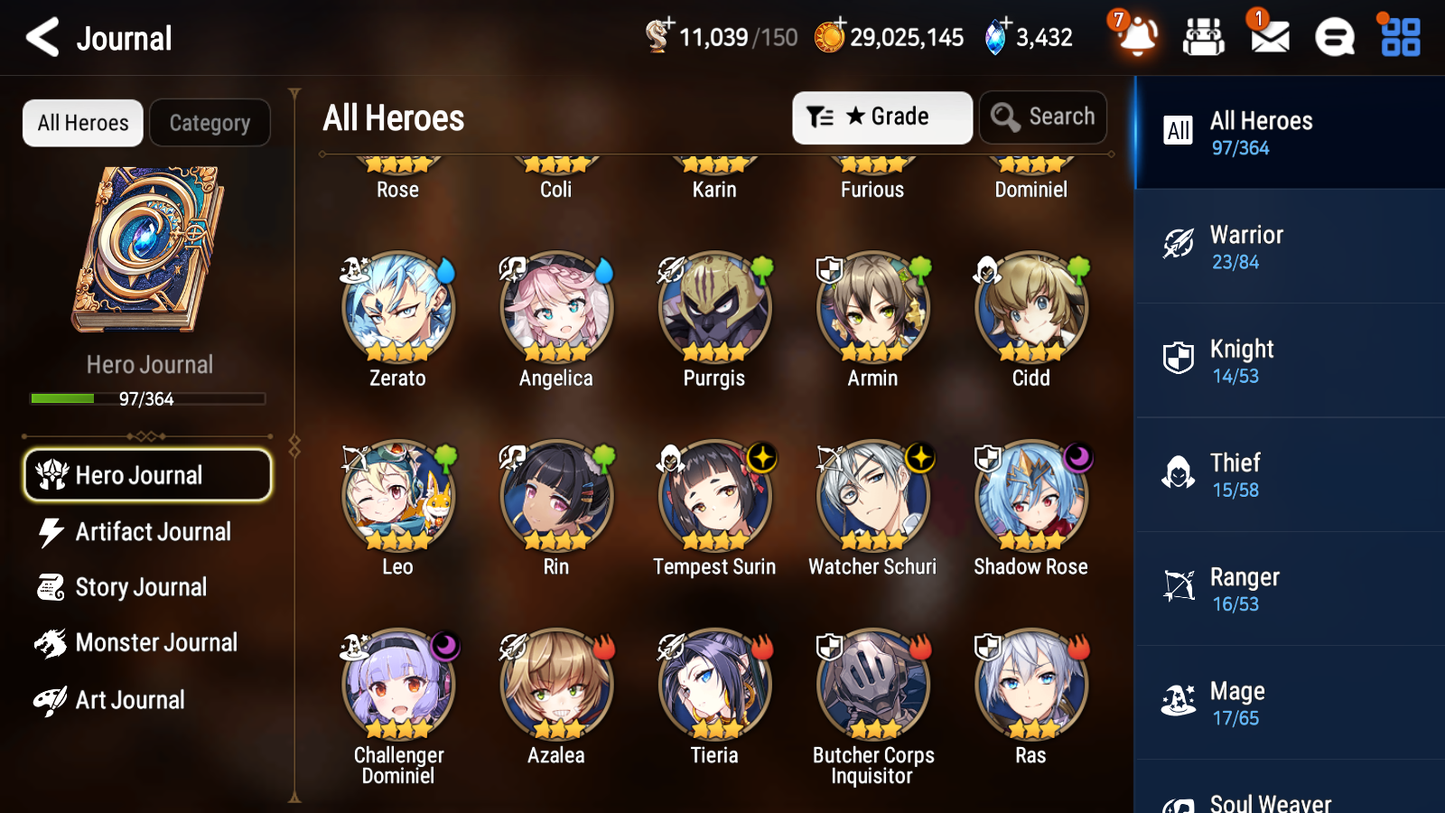Select the Knight class filter icon

click(1178, 359)
